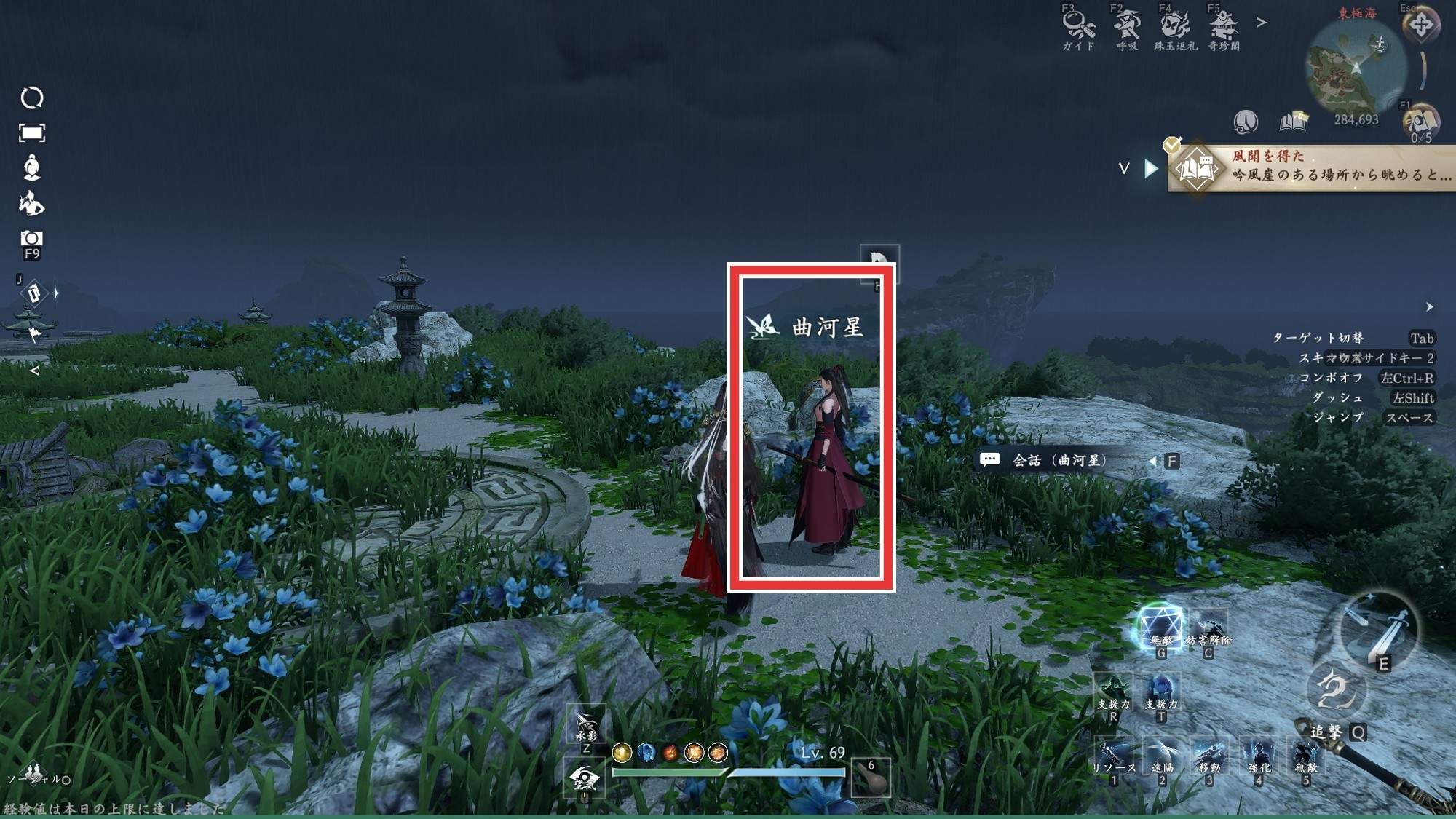Open the 風聞を得た quest tracker entry
This screenshot has height=819, width=1456.
coord(1310,167)
